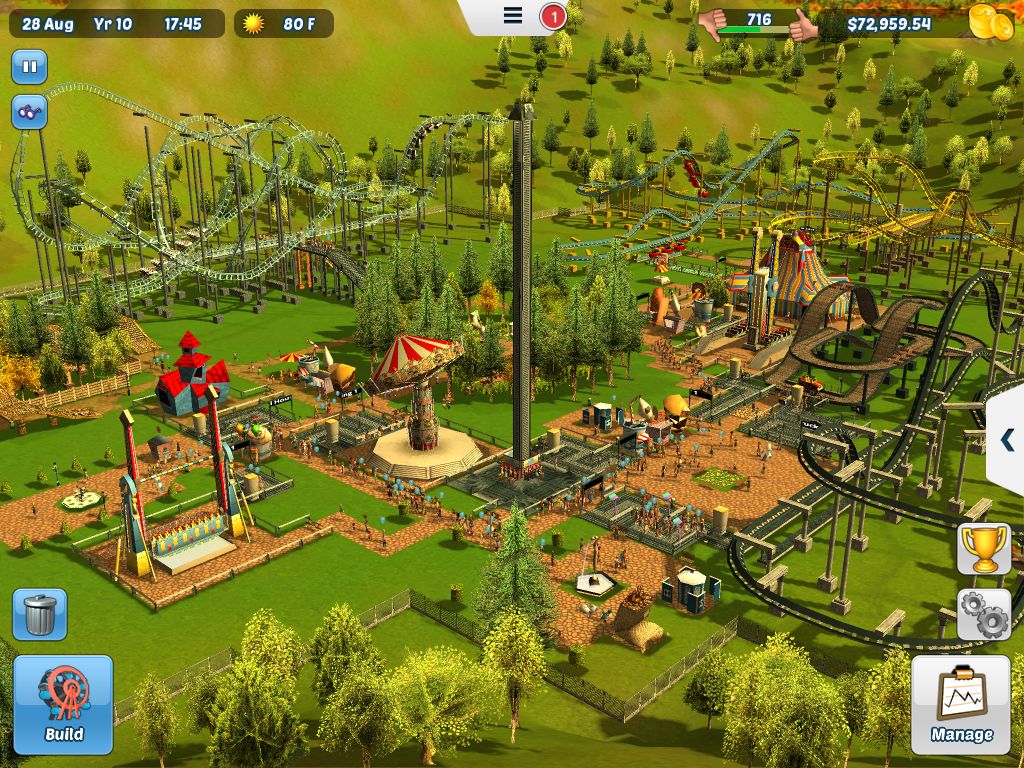The image size is (1024, 768).
Task: Select the trash can demolish tool
Action: tap(40, 614)
